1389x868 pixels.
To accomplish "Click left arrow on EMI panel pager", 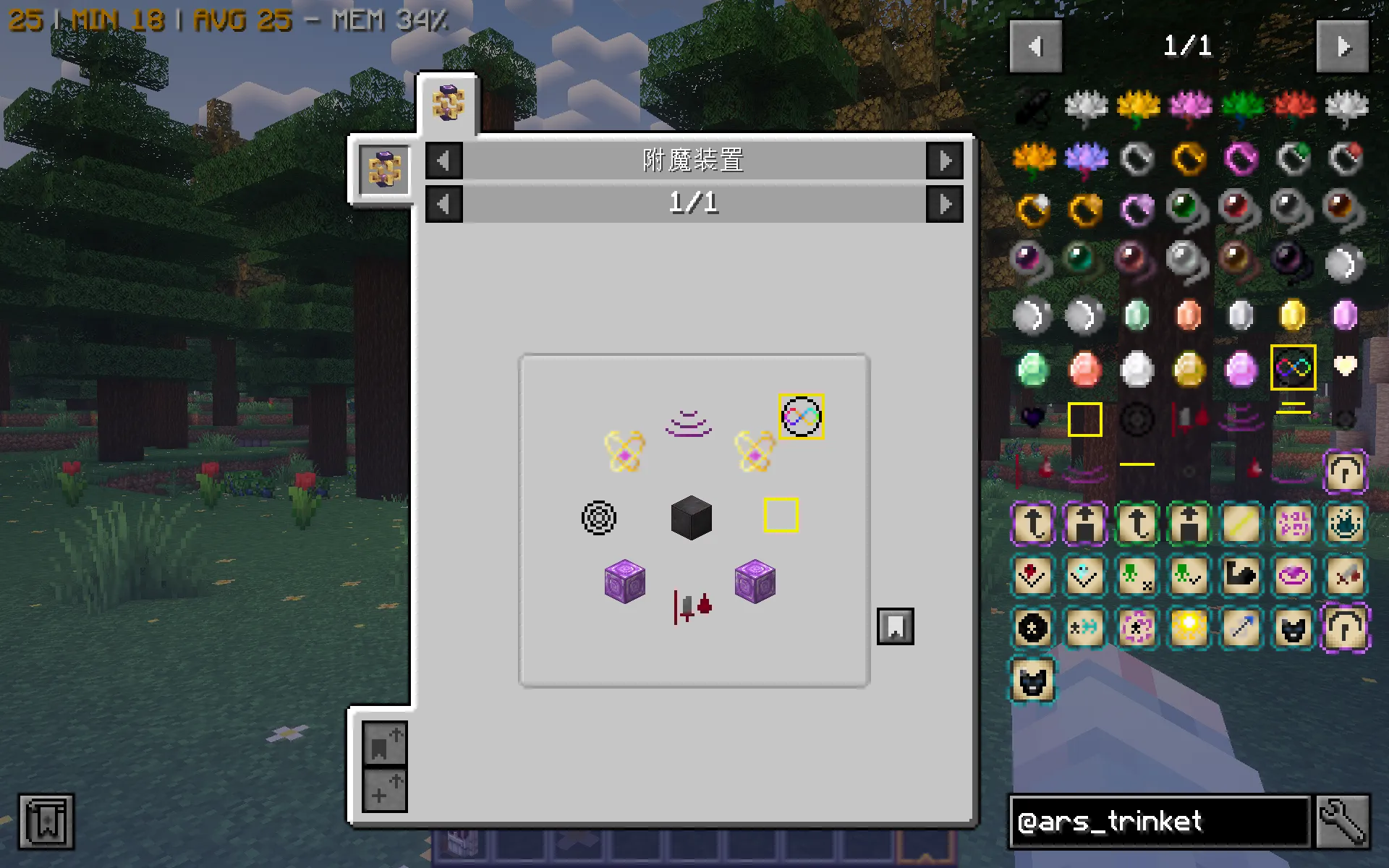I will tap(1036, 46).
